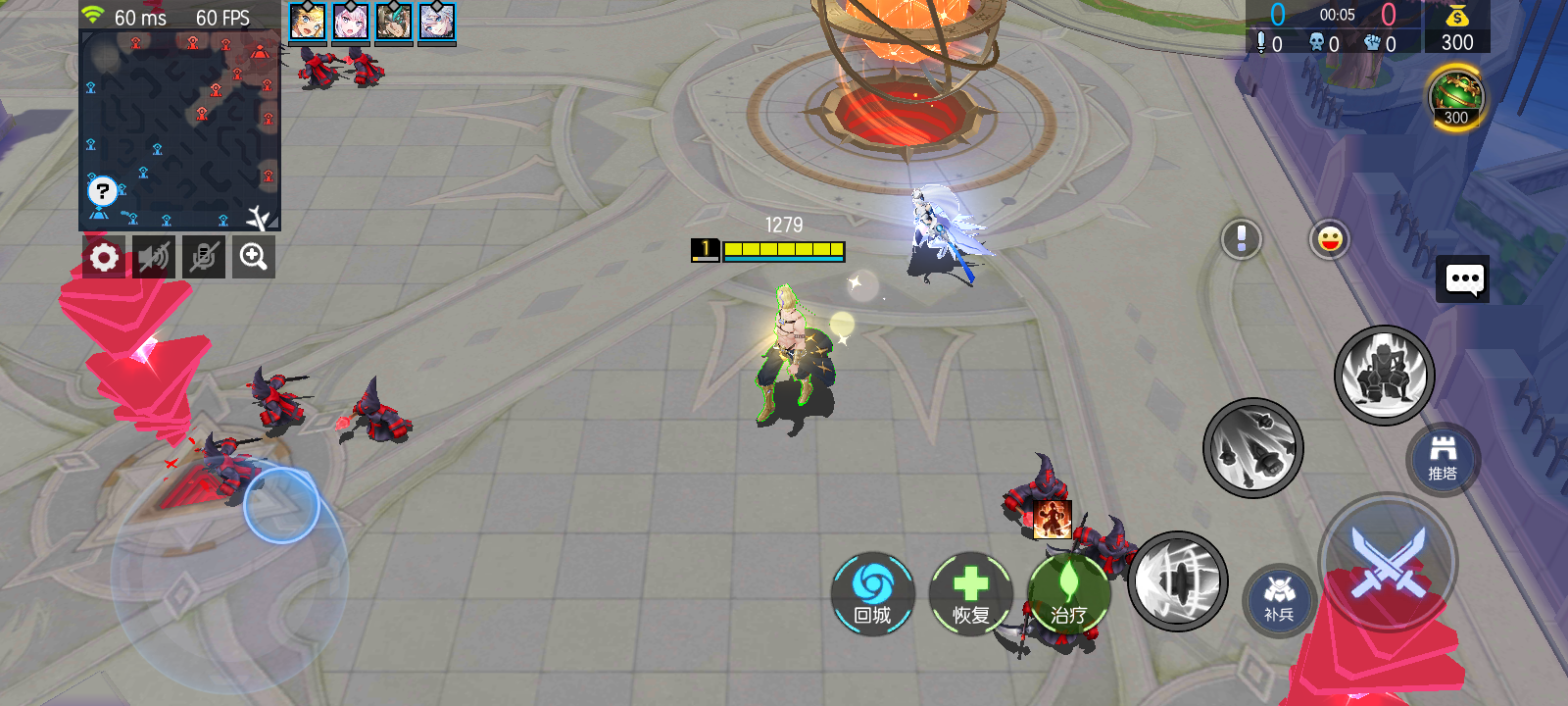1568x706 pixels.
Task: Disable the microphone icon
Action: [x=203, y=256]
